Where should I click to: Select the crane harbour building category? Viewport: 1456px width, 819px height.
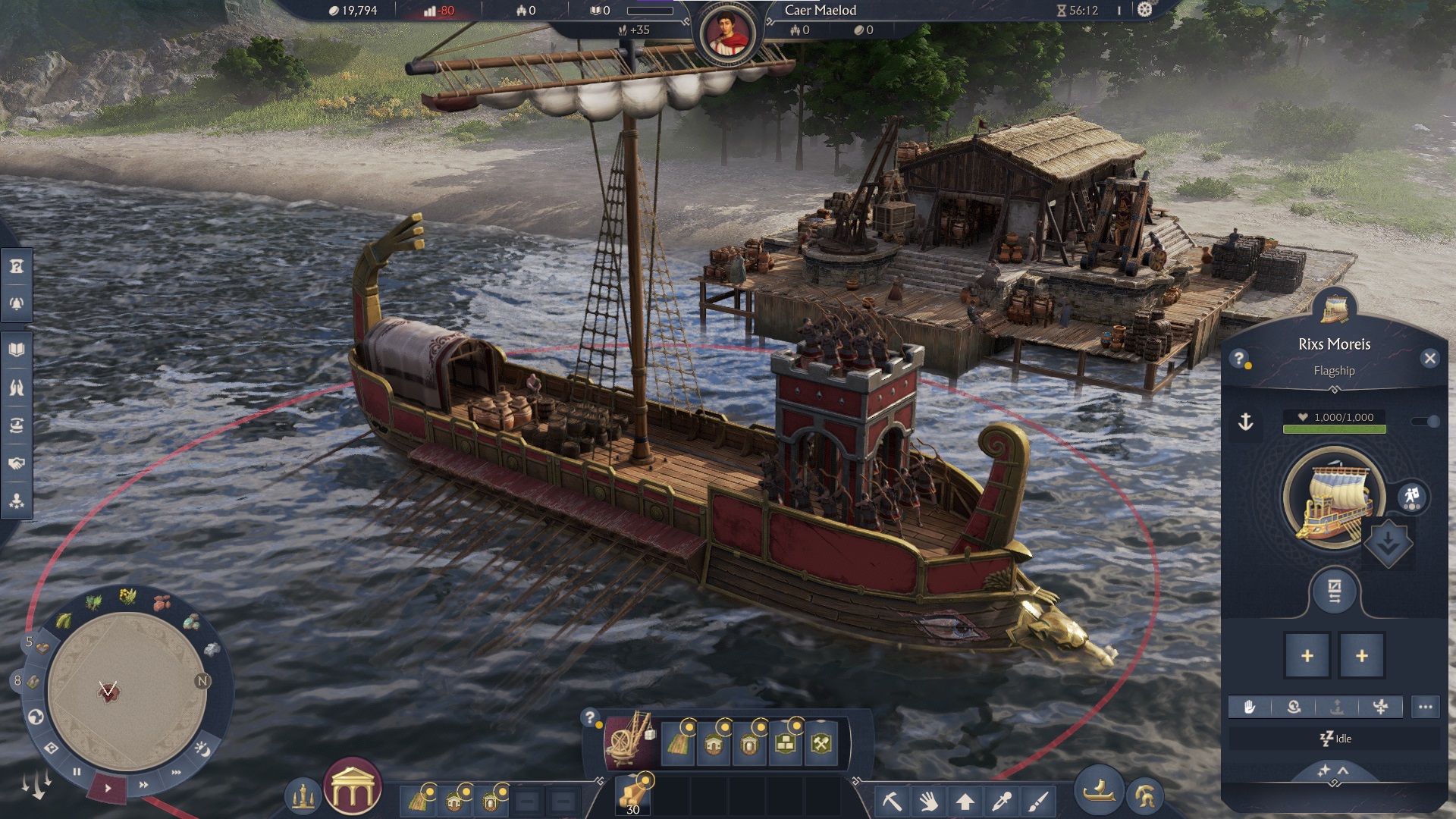point(629,739)
